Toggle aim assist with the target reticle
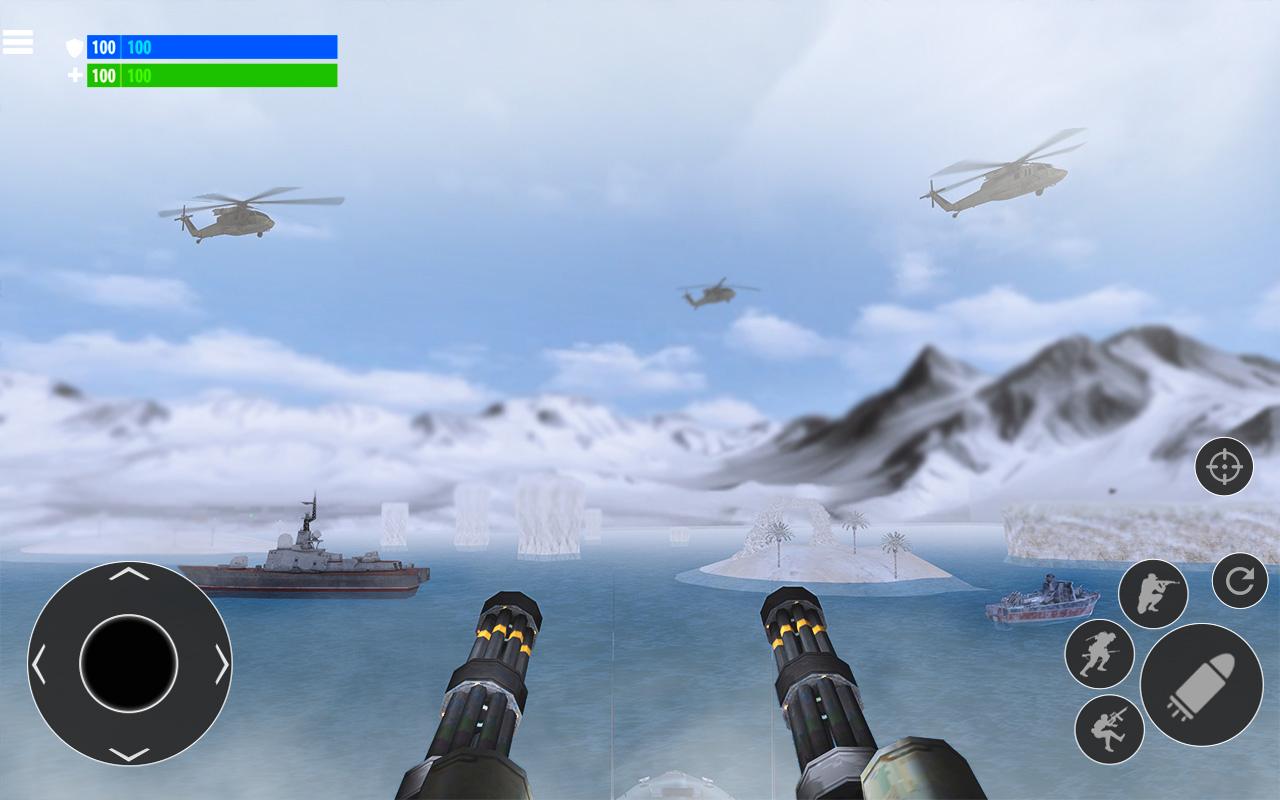The height and width of the screenshot is (800, 1280). coord(1225,467)
